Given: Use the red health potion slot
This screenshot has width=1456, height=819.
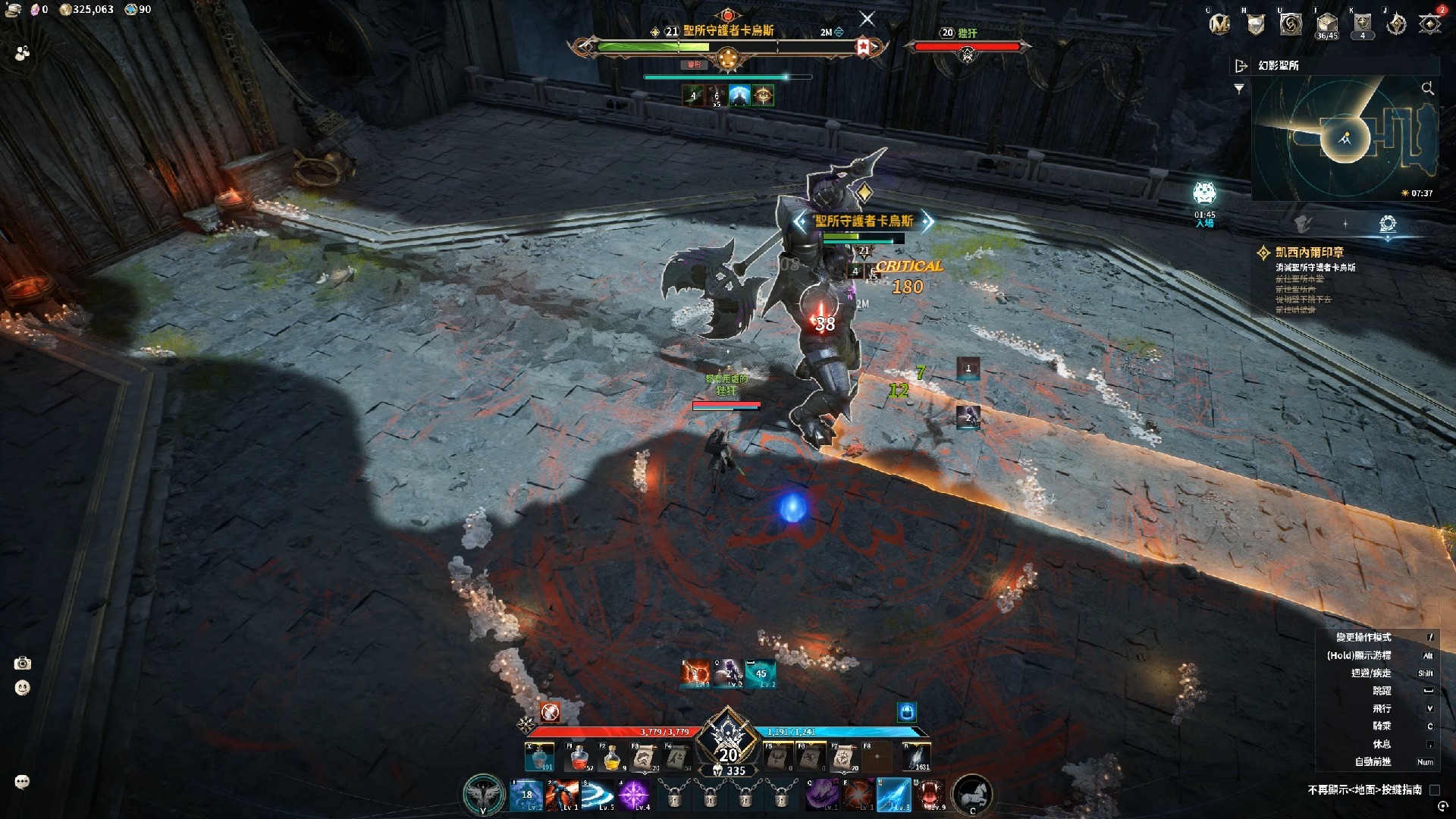Looking at the screenshot, I should click(x=579, y=757).
